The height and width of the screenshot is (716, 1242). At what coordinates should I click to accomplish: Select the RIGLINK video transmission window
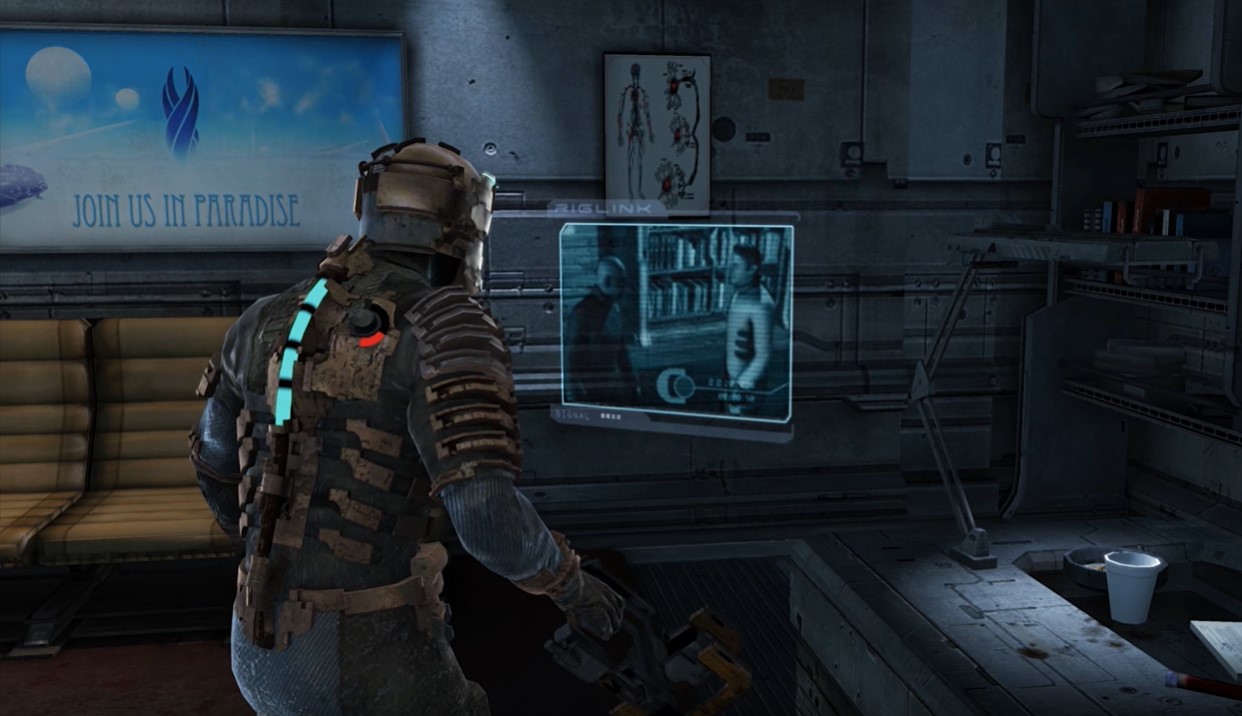pyautogui.click(x=676, y=321)
